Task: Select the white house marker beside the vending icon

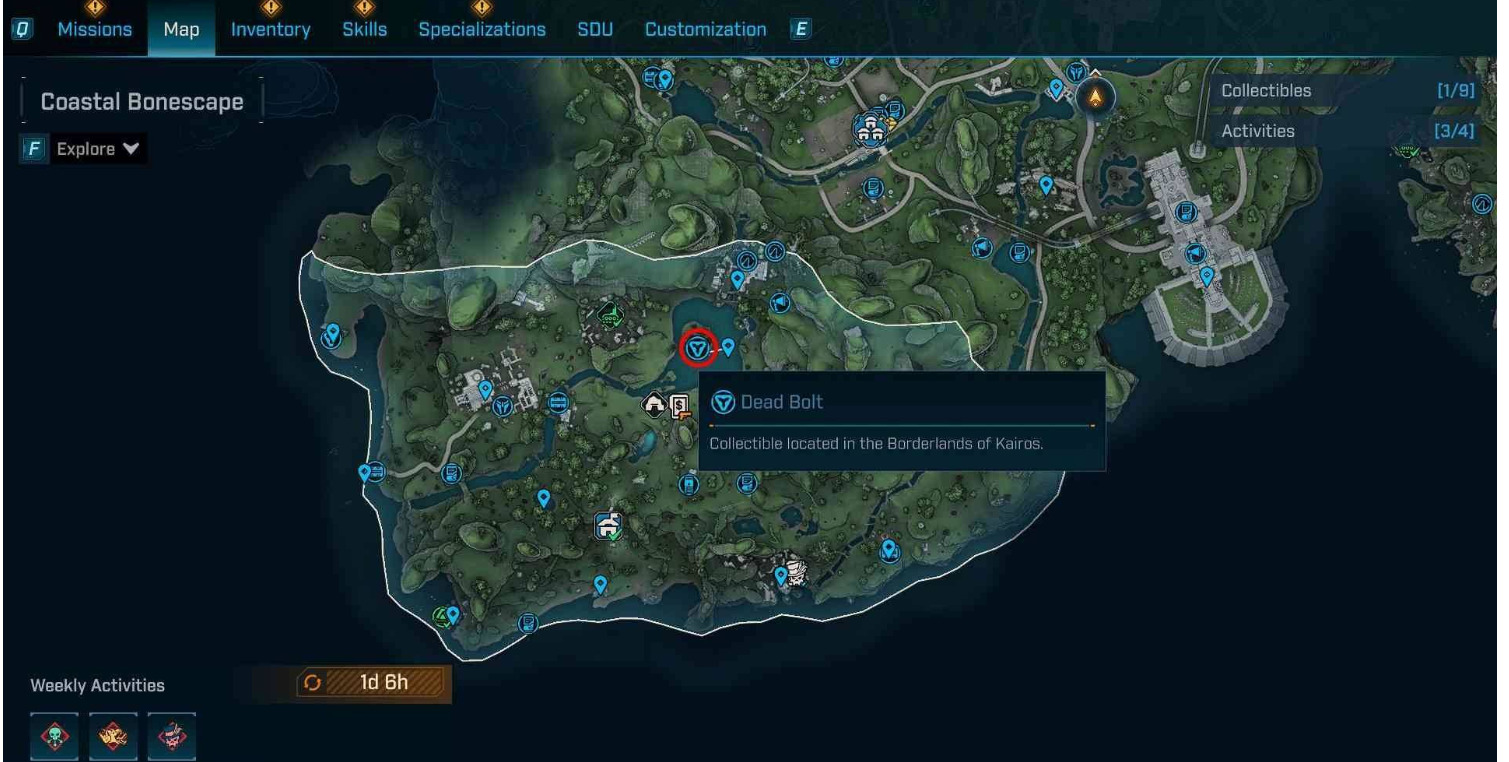Action: tap(655, 405)
